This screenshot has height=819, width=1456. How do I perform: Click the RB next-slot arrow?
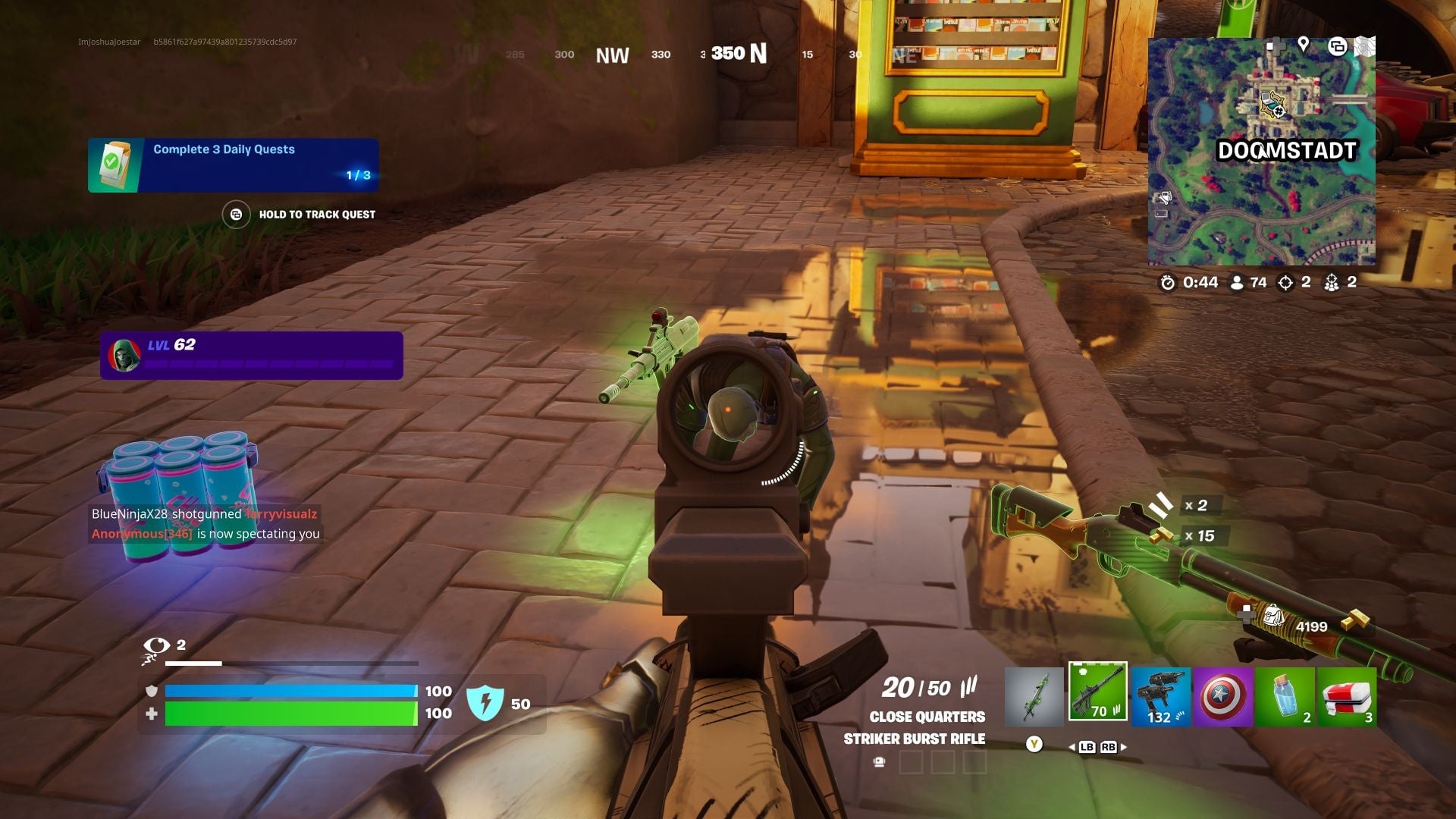[x=1109, y=747]
